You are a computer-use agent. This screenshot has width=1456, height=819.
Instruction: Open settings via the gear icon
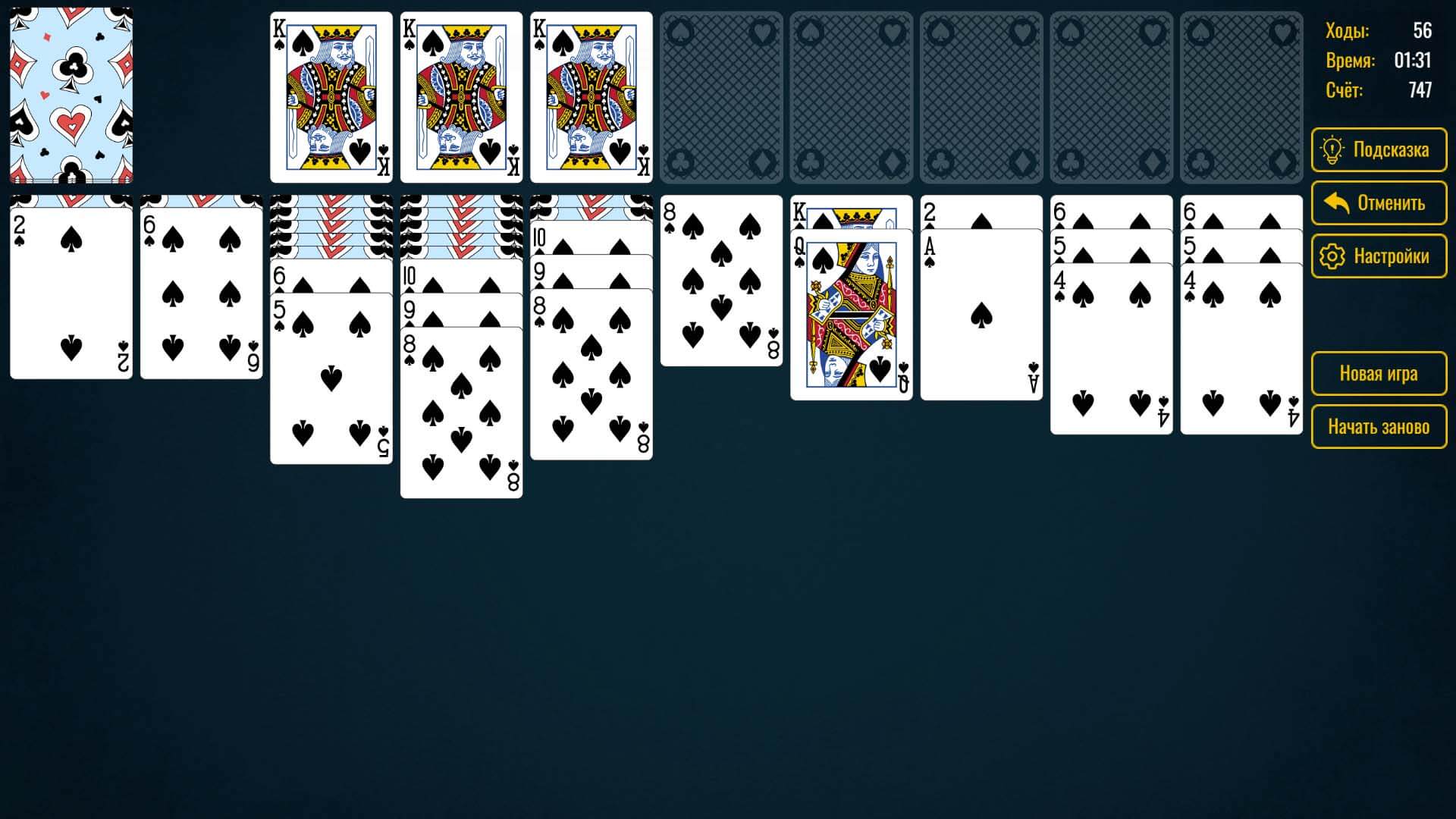pos(1334,256)
